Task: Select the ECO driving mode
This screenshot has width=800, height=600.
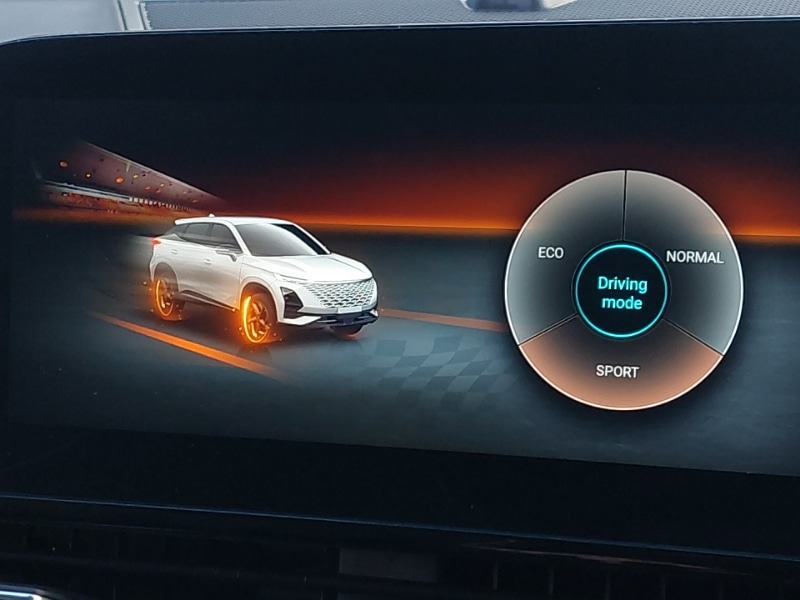Action: click(552, 252)
